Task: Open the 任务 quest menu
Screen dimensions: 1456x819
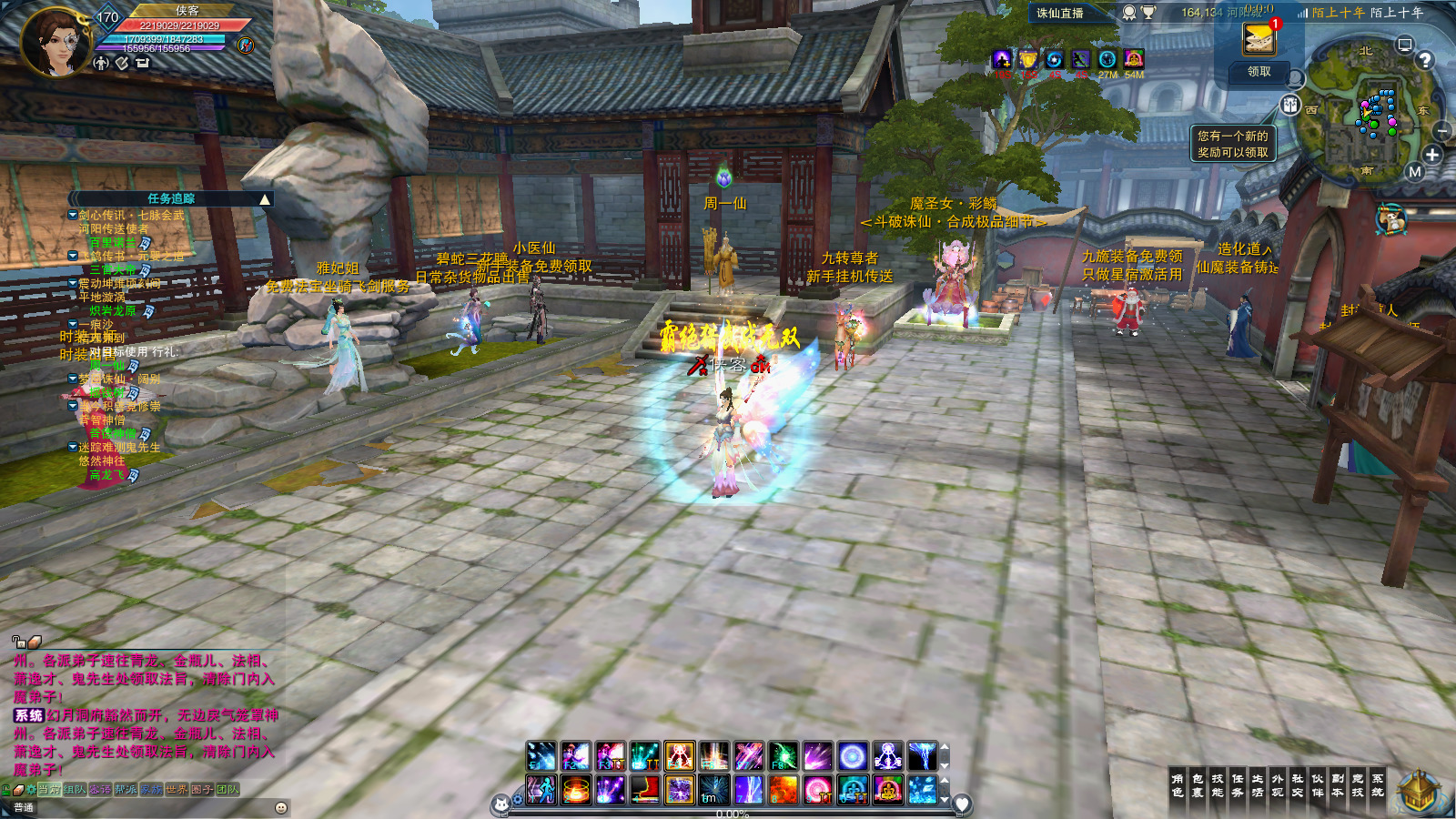Action: click(1238, 785)
